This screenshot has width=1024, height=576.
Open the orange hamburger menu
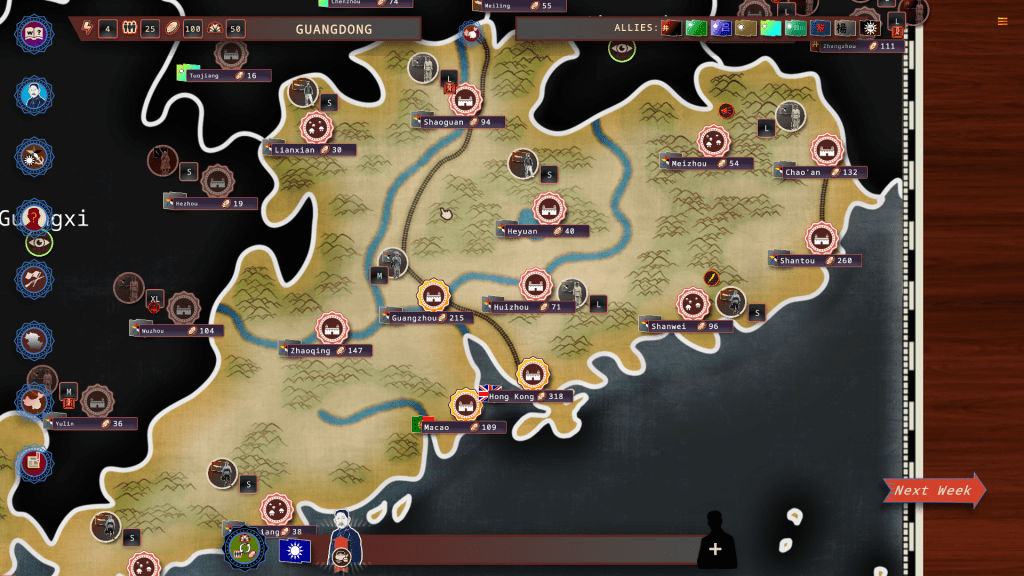(x=1002, y=21)
